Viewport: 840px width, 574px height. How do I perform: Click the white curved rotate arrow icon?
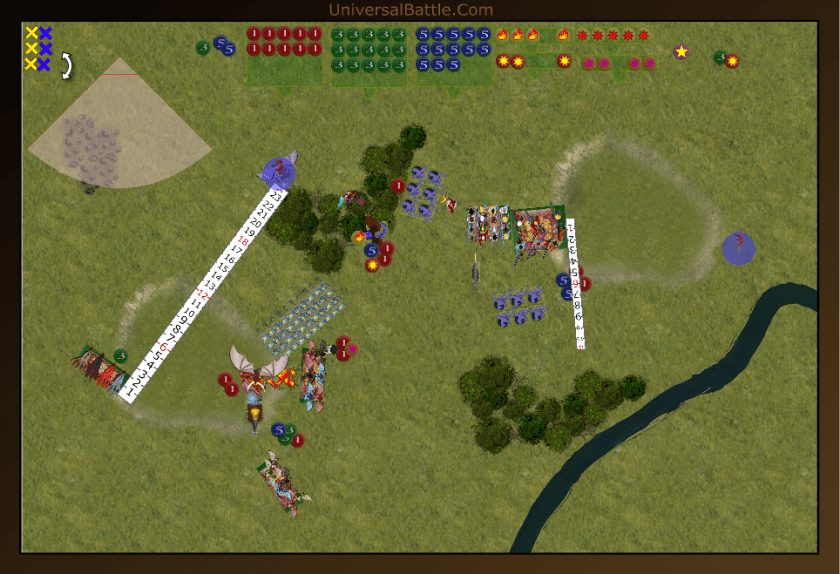pos(67,66)
